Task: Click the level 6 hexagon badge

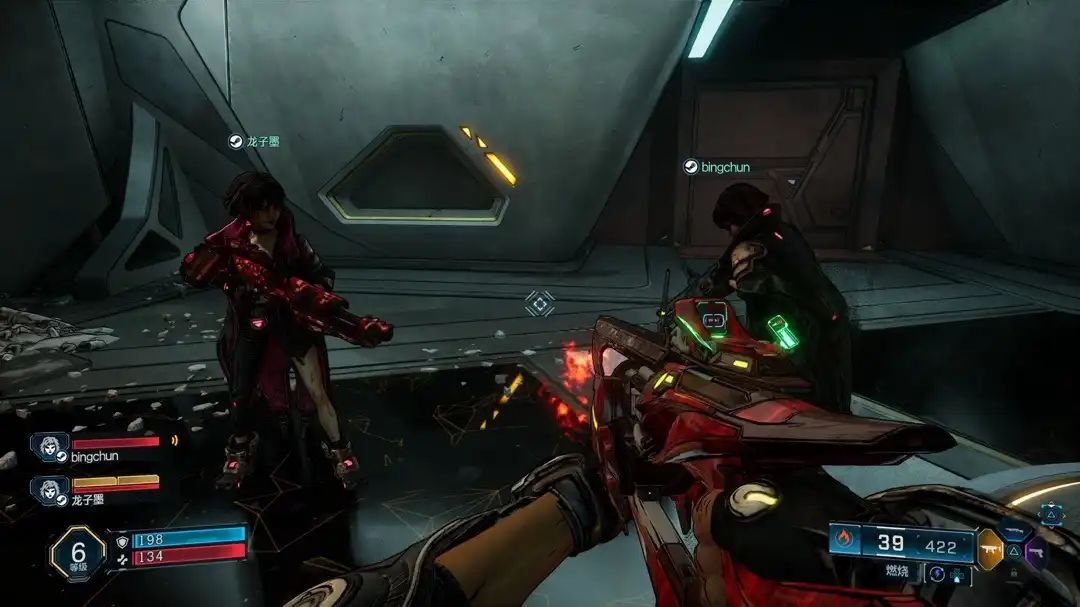Action: [77, 554]
